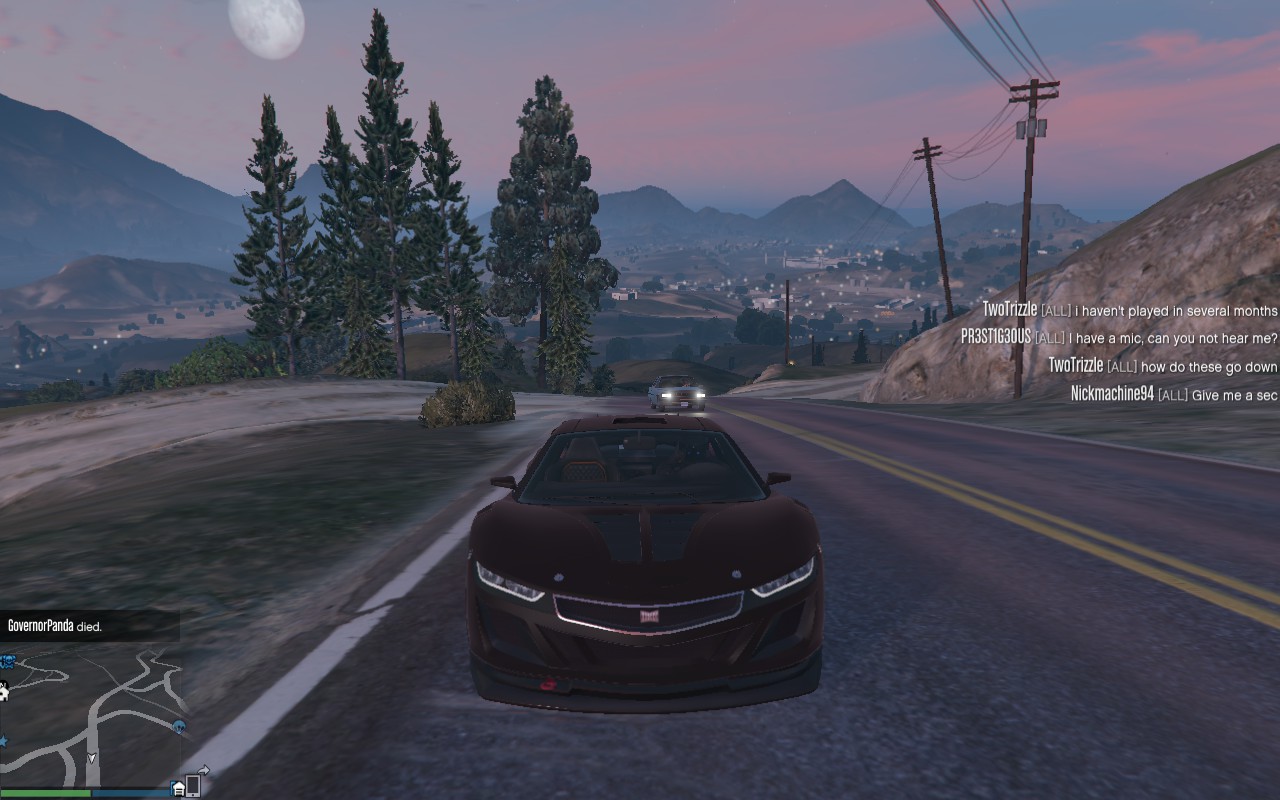Select the blue star blip on the minimap

click(4, 741)
